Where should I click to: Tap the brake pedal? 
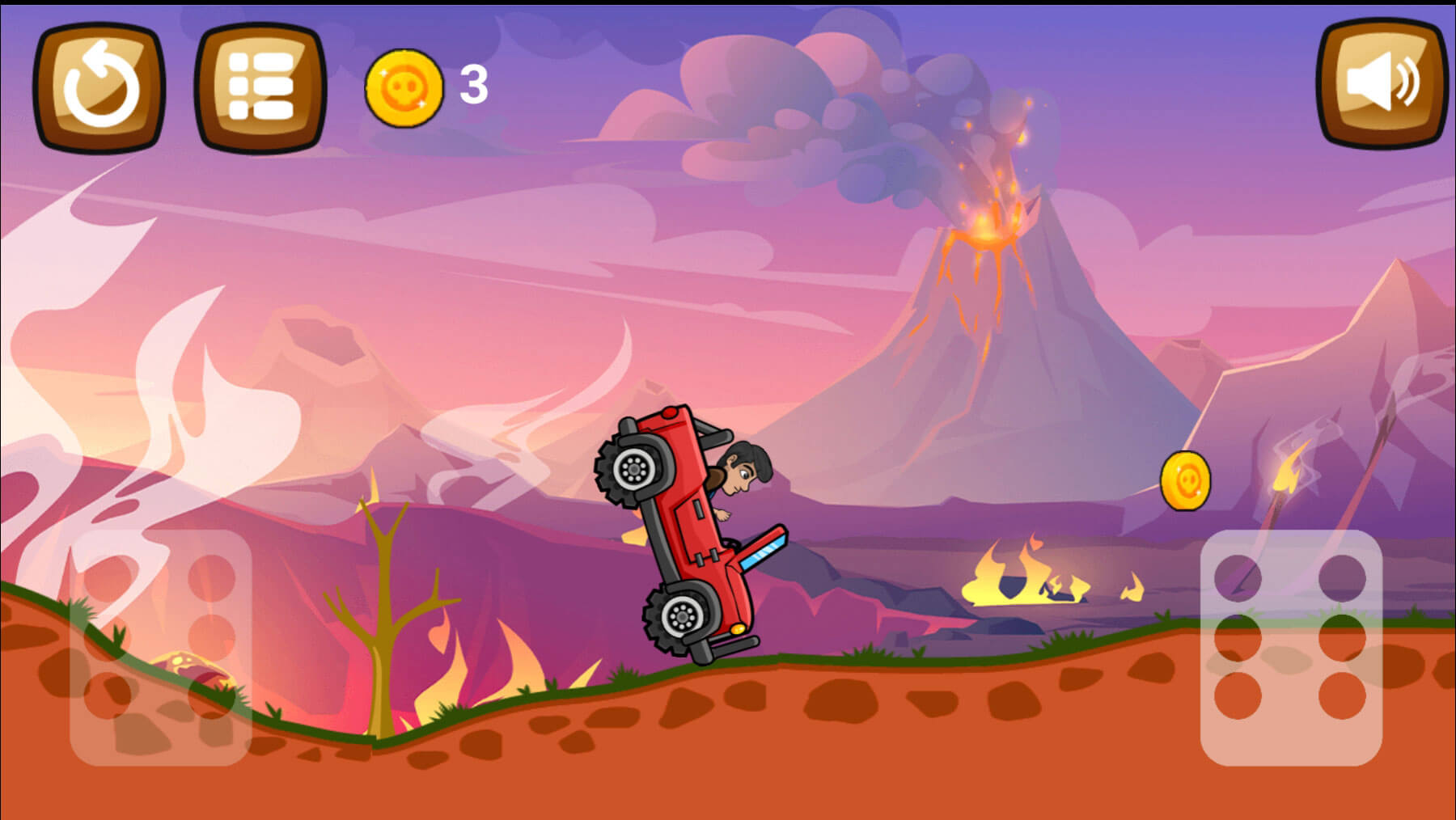pyautogui.click(x=160, y=647)
